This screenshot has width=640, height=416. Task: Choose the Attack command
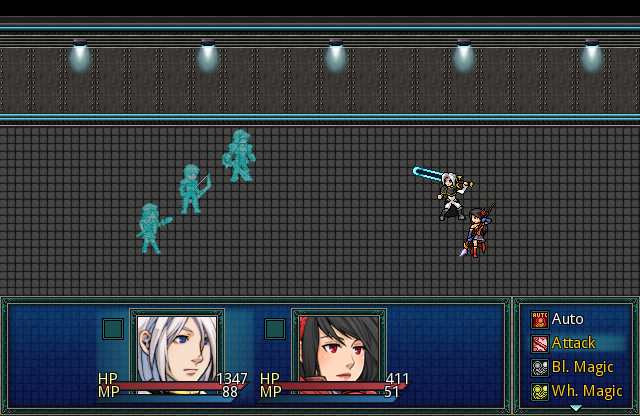coord(573,343)
